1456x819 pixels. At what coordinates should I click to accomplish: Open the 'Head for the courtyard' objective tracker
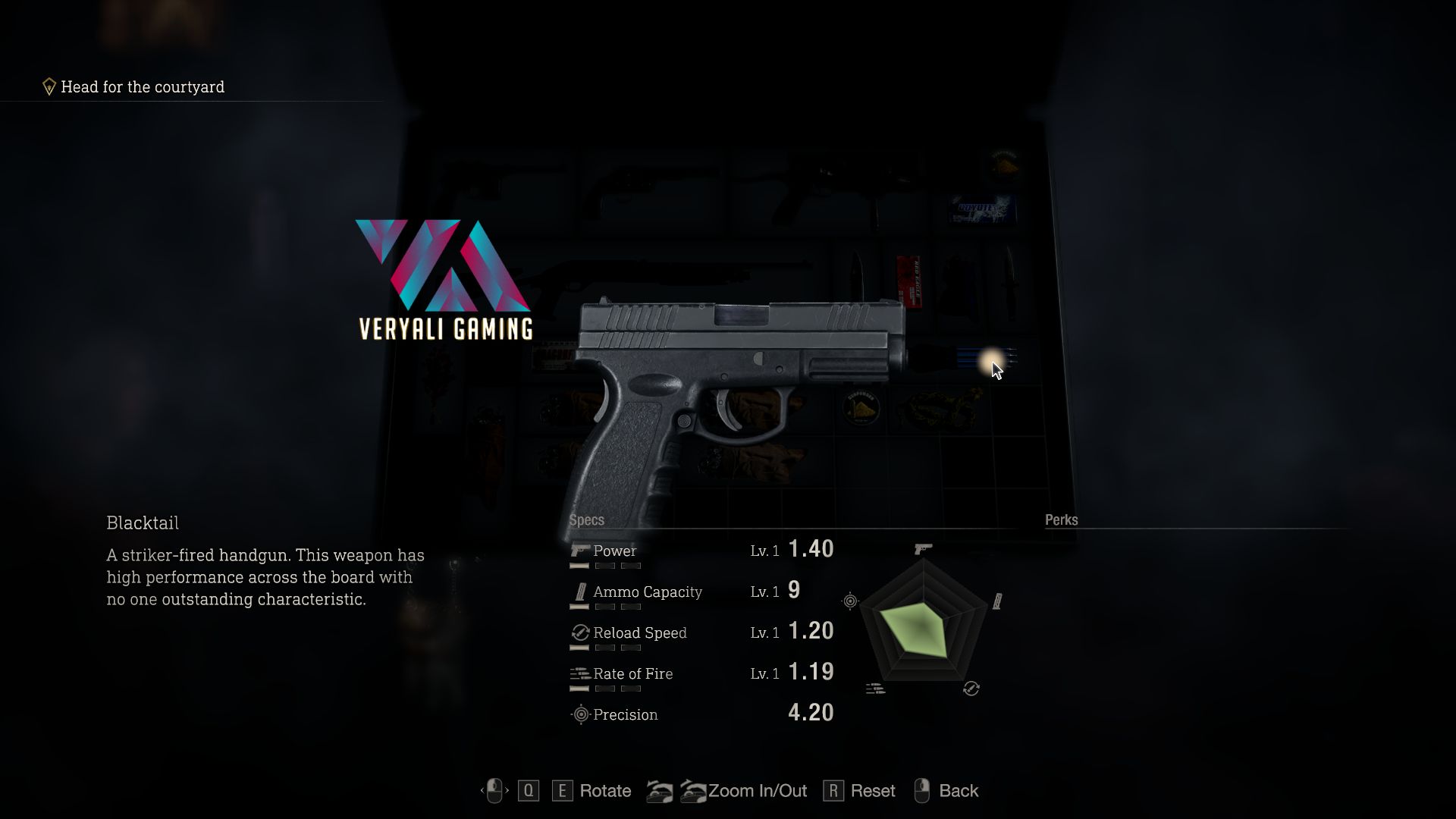142,87
